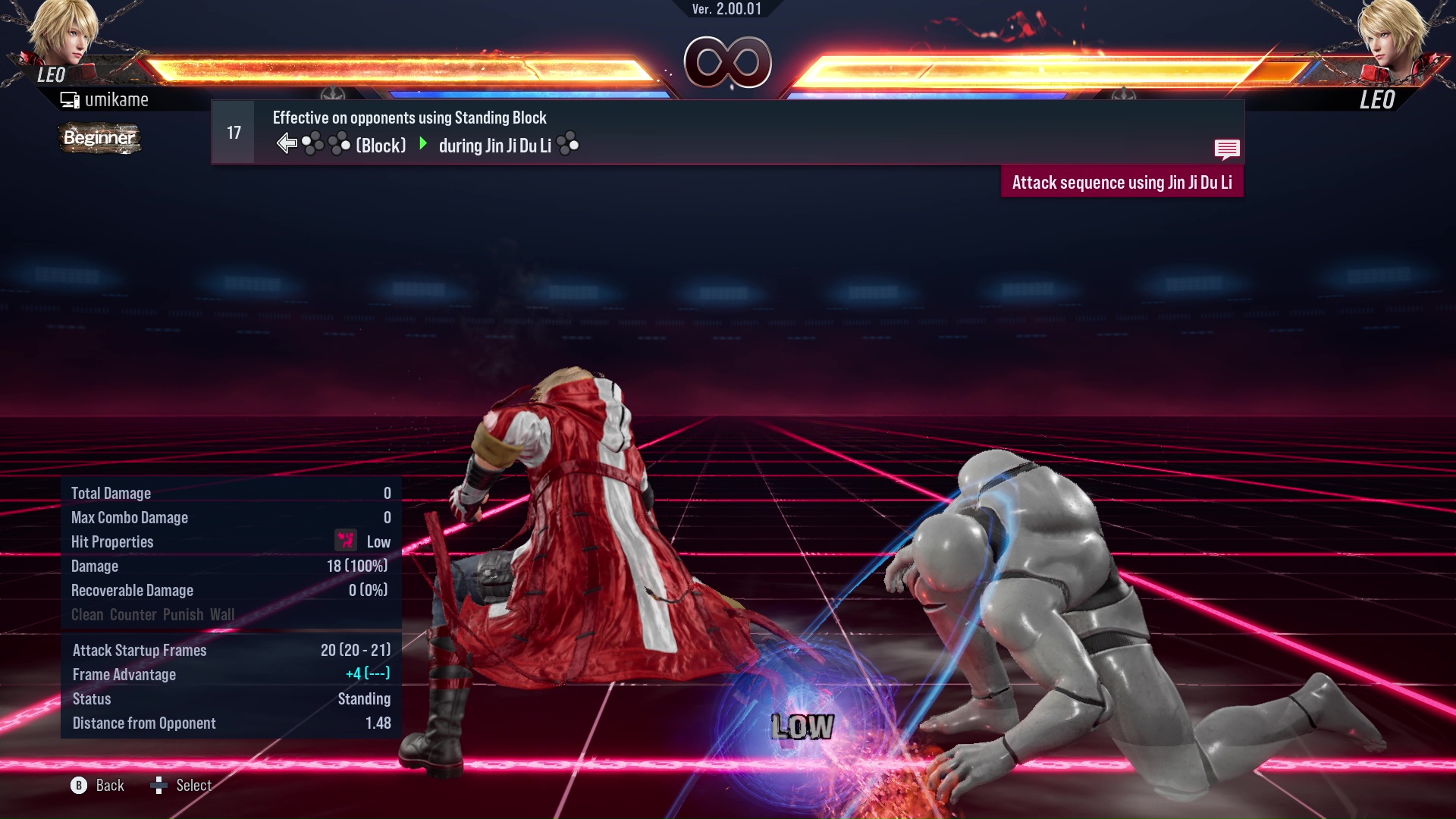Open the comment icon on combo entry 17
The height and width of the screenshot is (819, 1456).
[x=1228, y=149]
